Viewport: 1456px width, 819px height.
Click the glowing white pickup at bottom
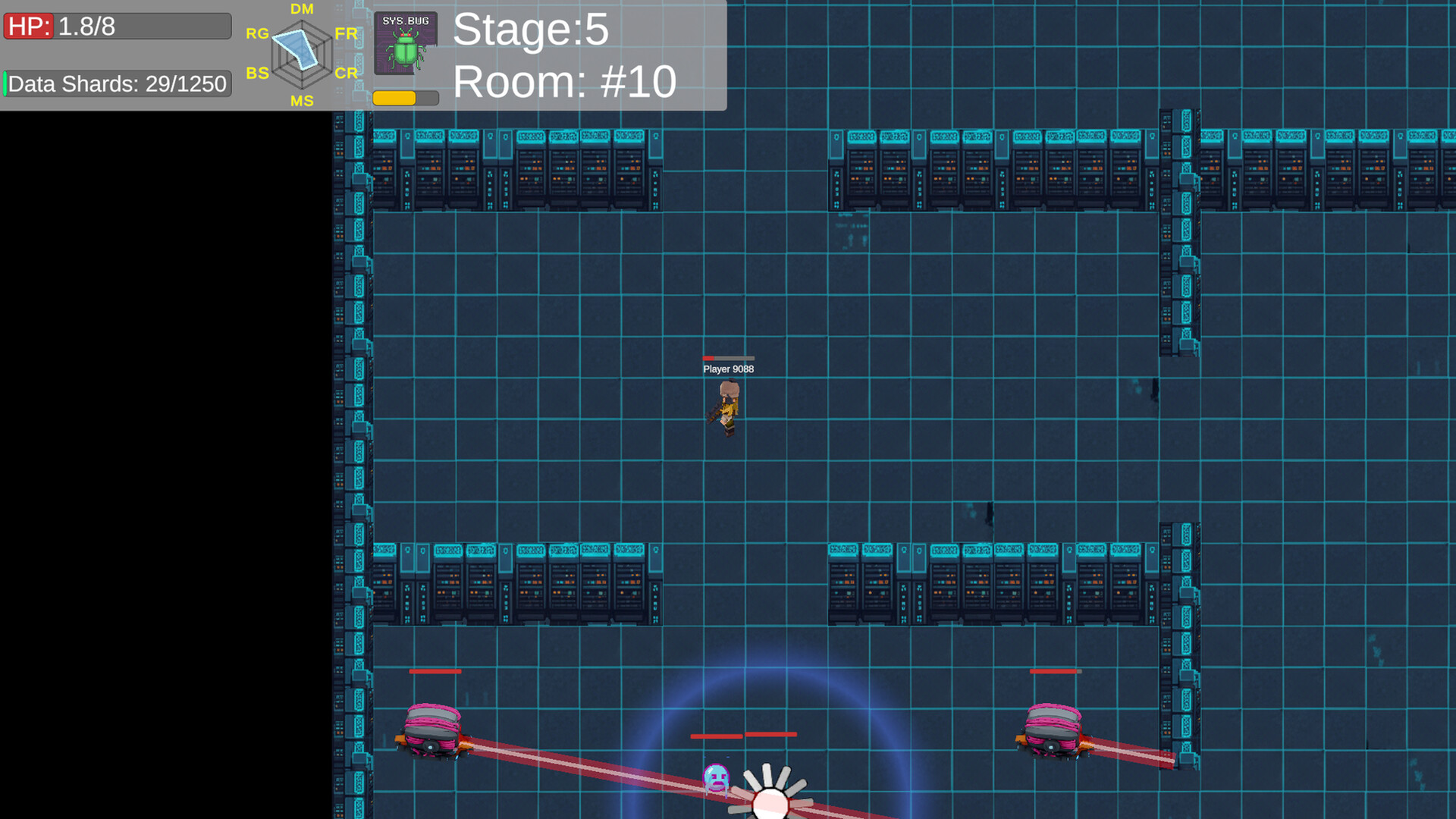771,801
